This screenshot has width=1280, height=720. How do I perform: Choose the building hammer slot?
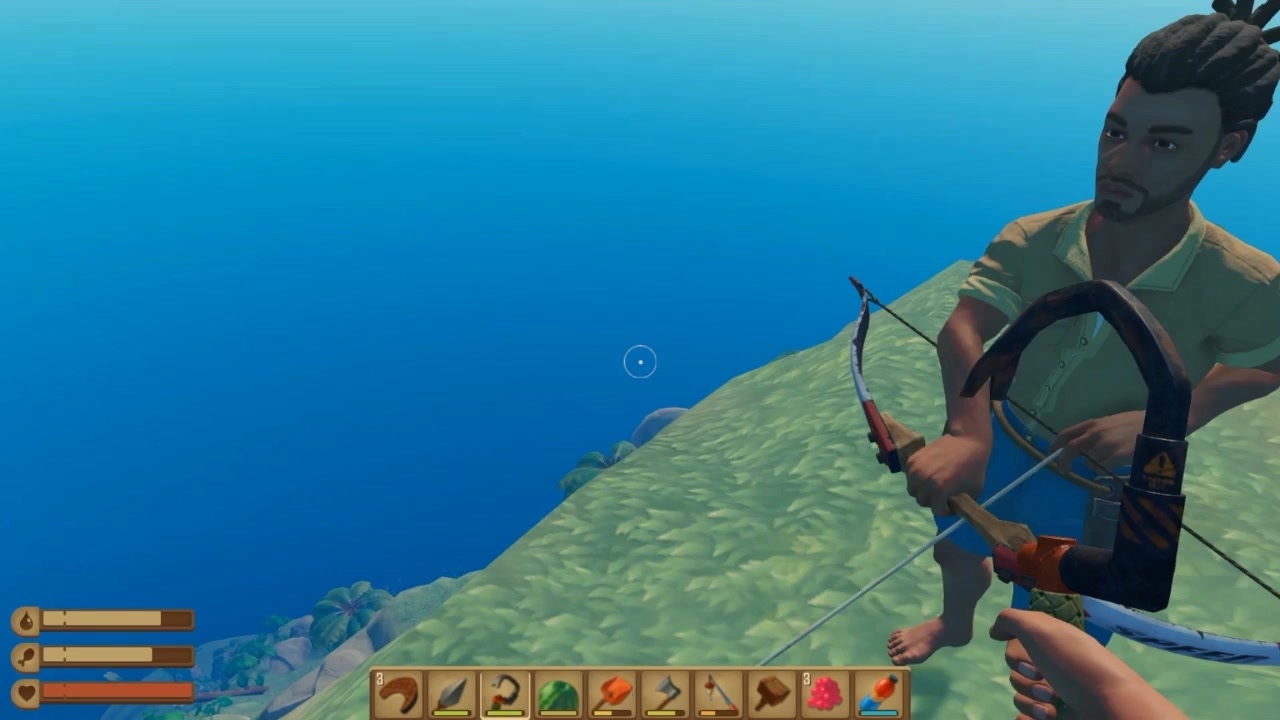click(x=771, y=694)
